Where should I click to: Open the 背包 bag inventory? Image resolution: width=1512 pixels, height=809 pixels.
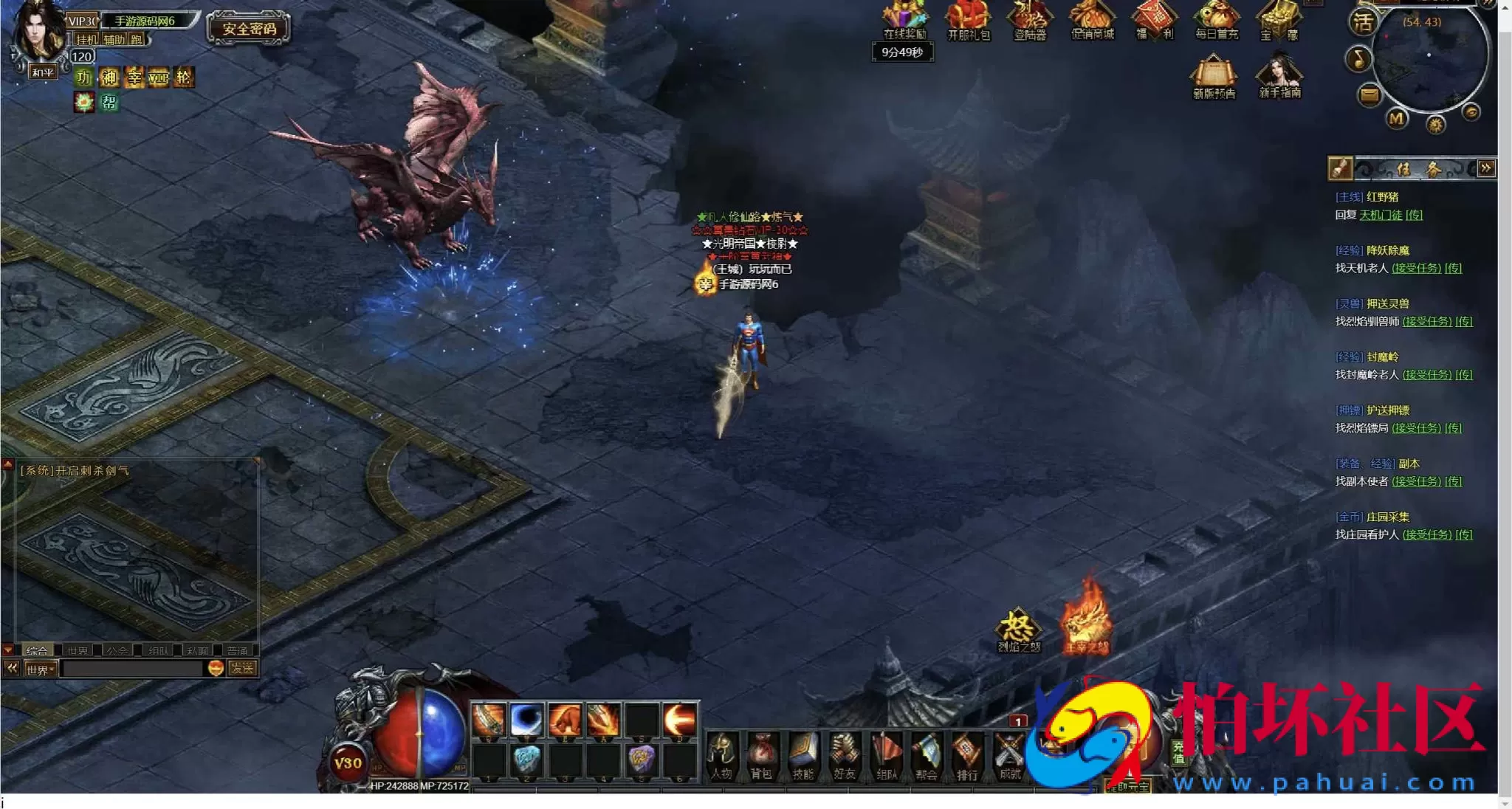tap(762, 755)
